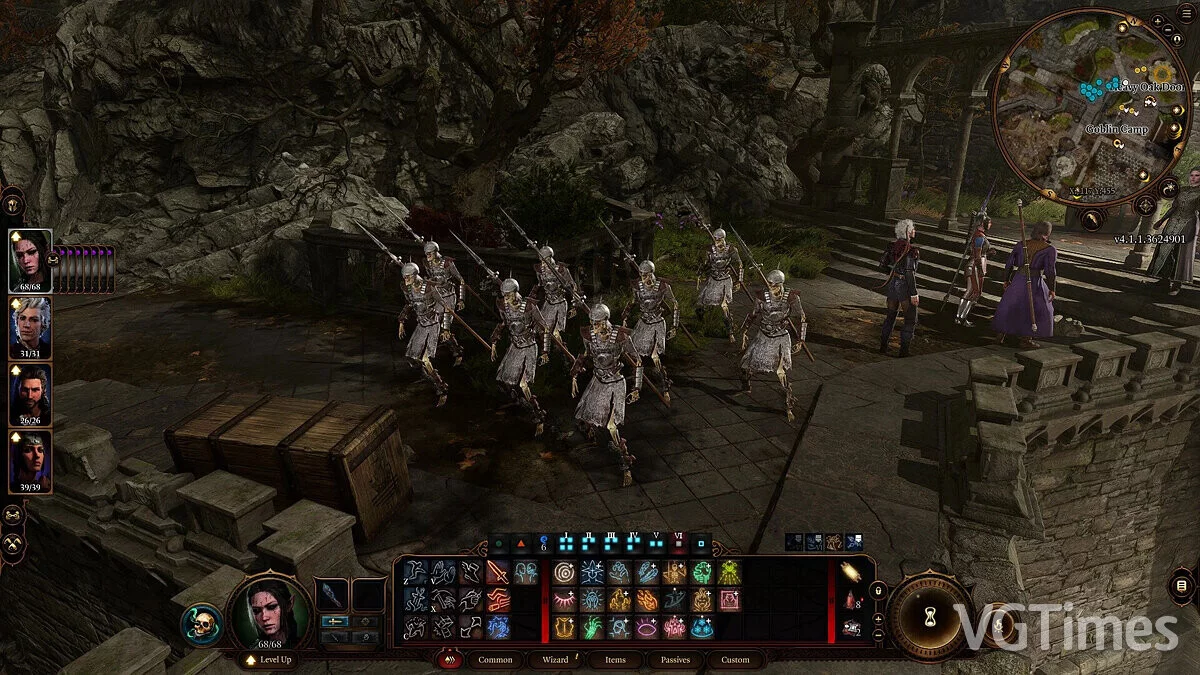
Task: Select Astarion's portrait showing 31/31 HP
Action: click(x=30, y=326)
